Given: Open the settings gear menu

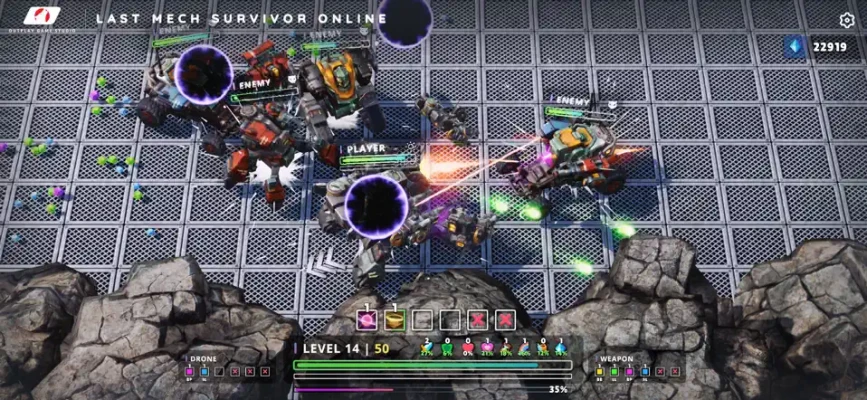Looking at the screenshot, I should [x=847, y=19].
